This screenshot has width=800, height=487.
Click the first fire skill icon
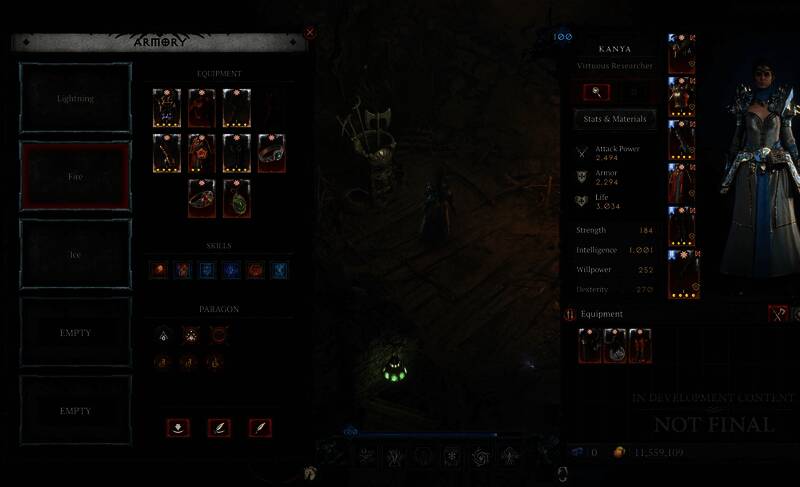click(158, 270)
